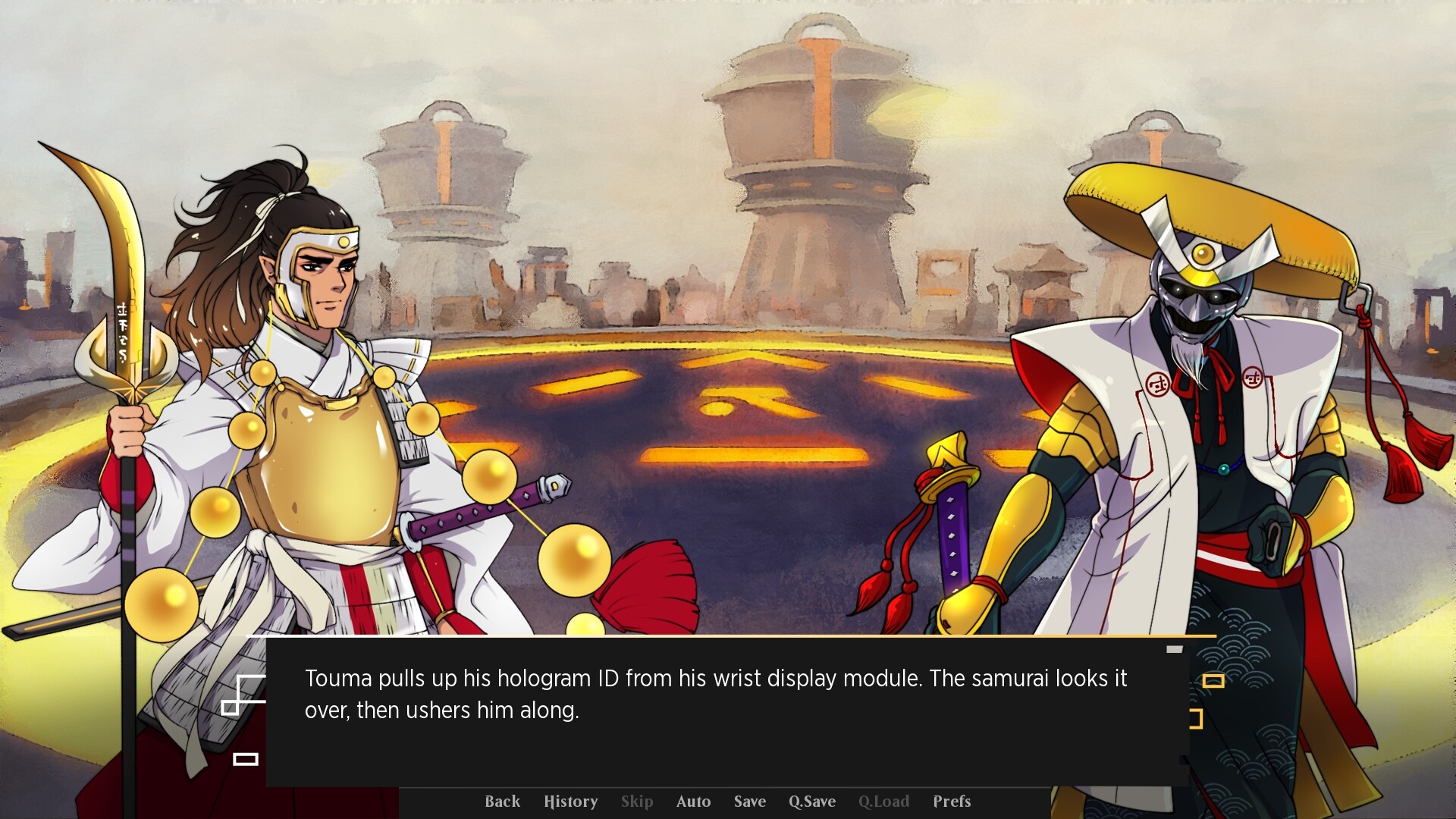This screenshot has width=1456, height=819.
Task: Open the dialogue History log
Action: click(571, 802)
